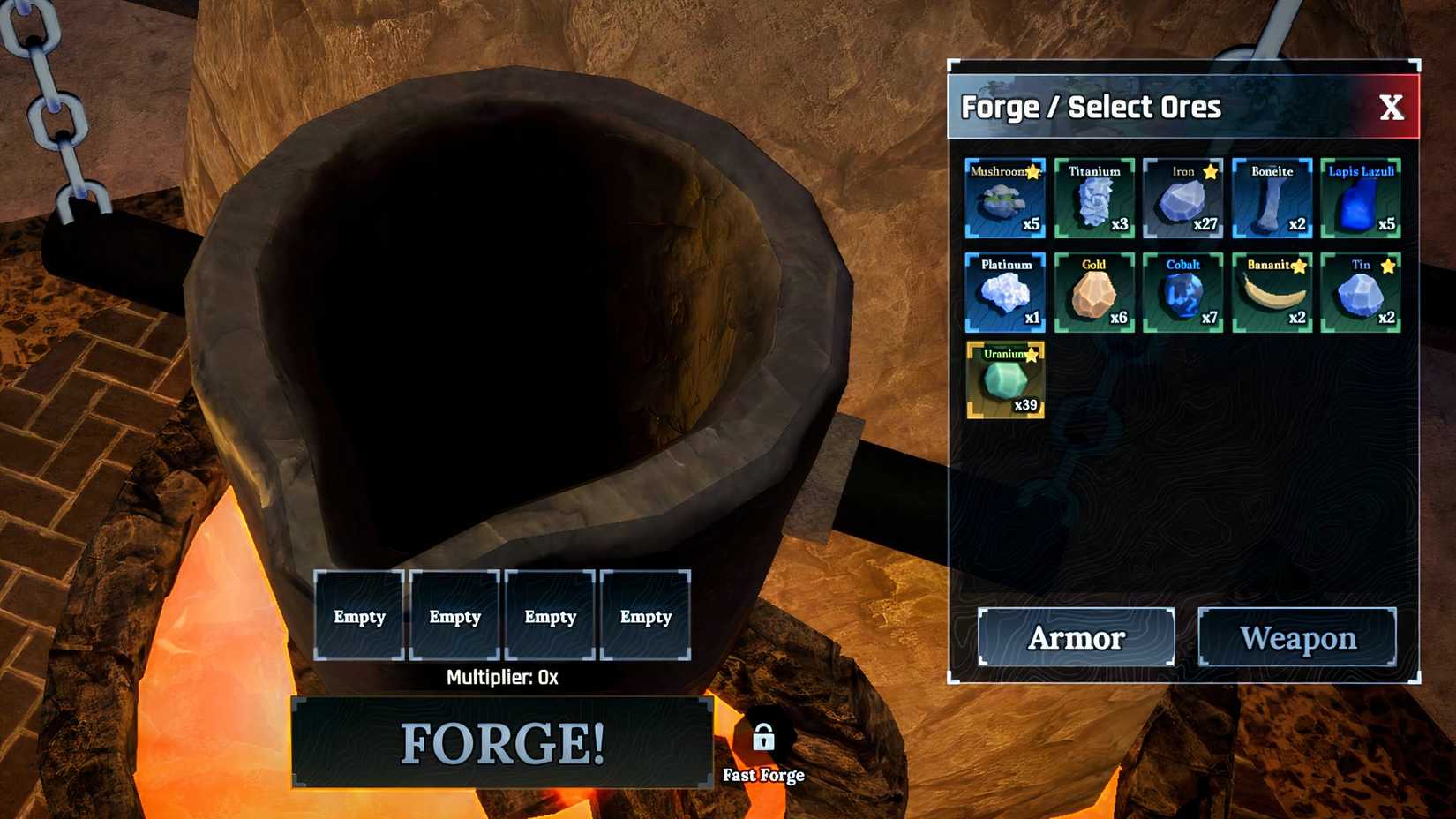1456x819 pixels.
Task: Close the Forge / Select Ores panel
Action: pos(1392,107)
